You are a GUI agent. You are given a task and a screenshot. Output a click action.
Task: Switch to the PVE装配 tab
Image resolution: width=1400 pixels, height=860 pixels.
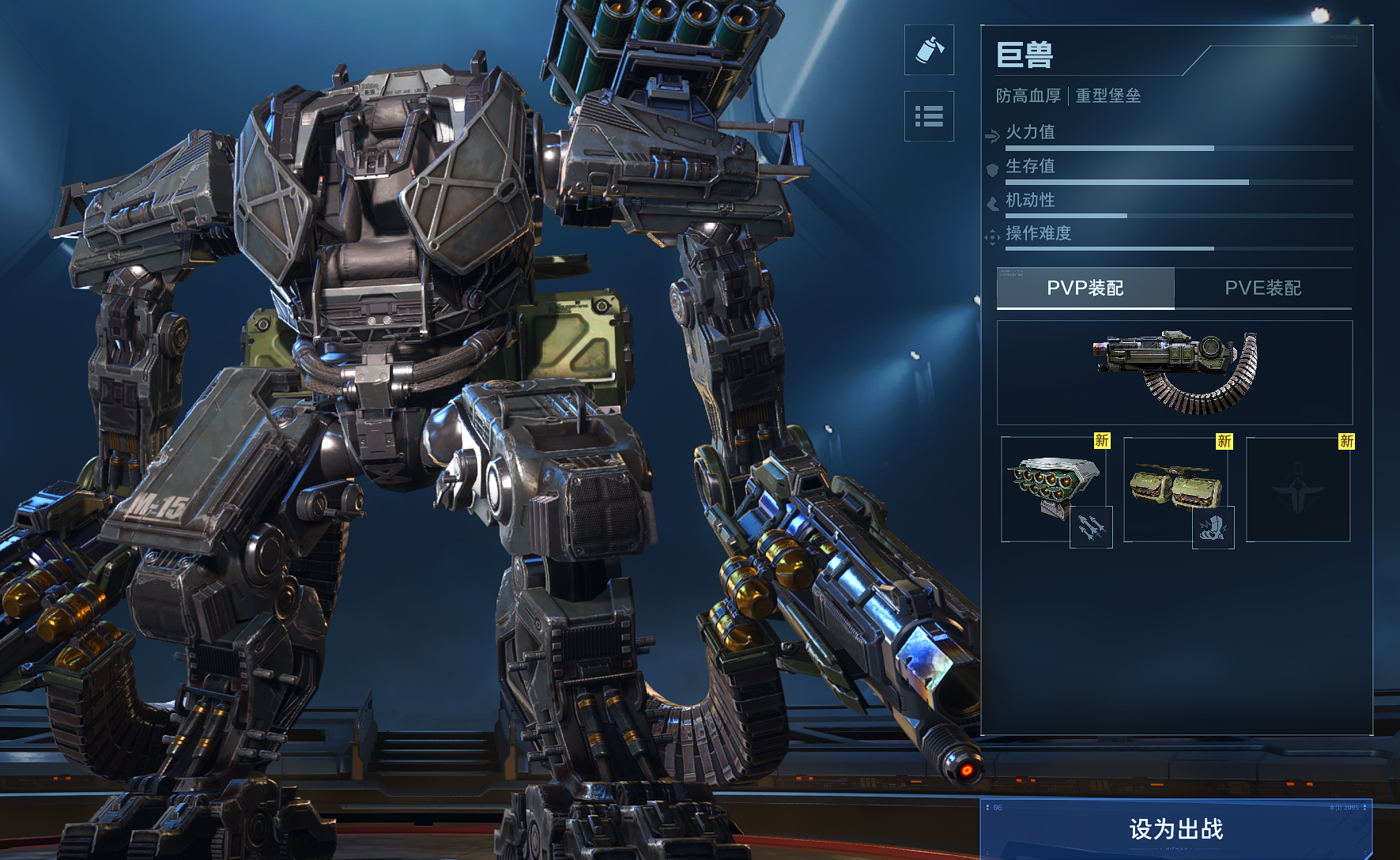point(1262,288)
